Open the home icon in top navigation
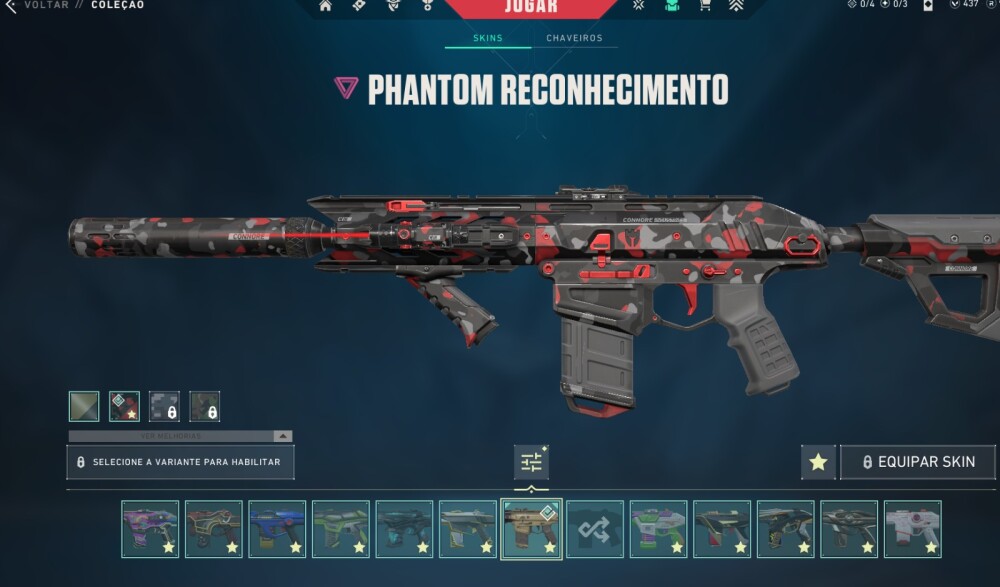The height and width of the screenshot is (587, 1000). (x=325, y=6)
